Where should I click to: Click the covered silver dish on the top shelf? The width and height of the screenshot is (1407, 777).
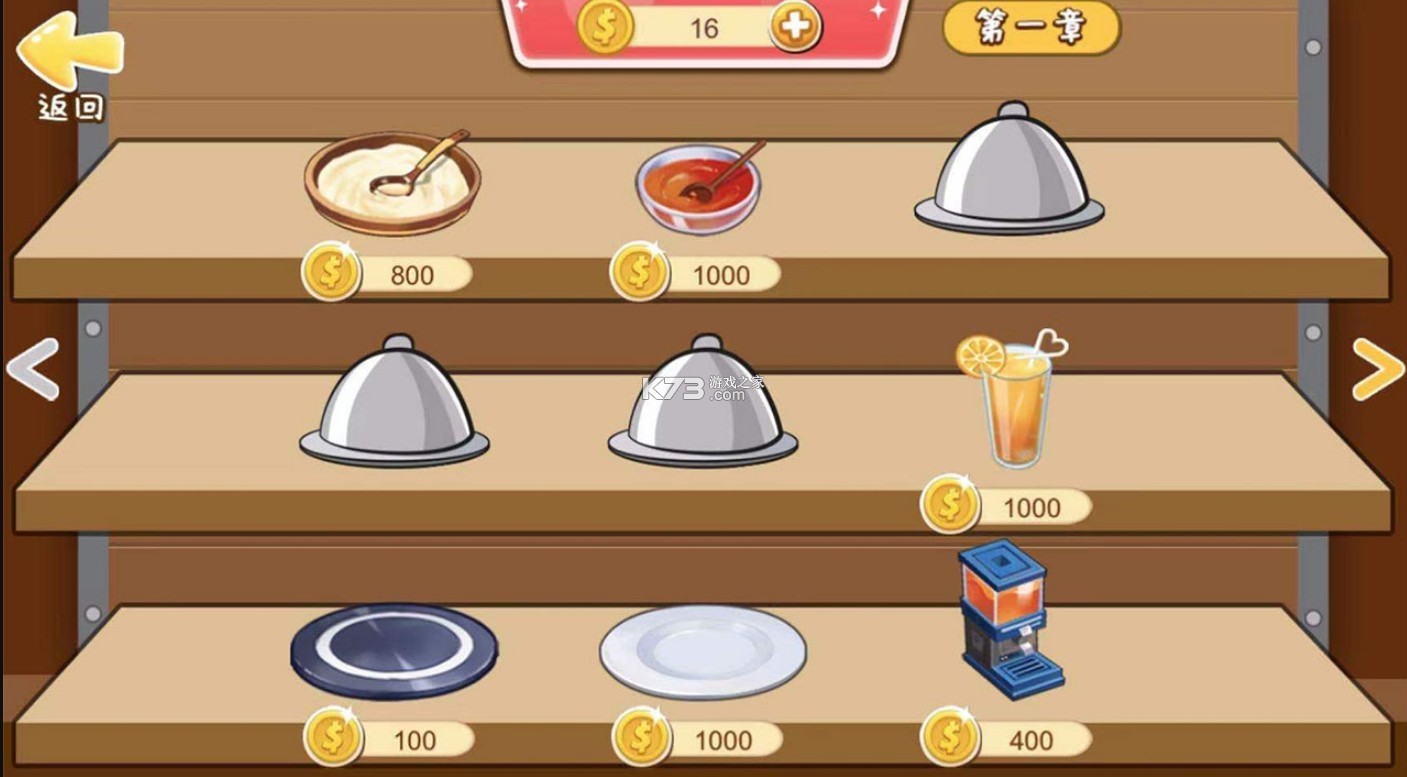(1010, 170)
